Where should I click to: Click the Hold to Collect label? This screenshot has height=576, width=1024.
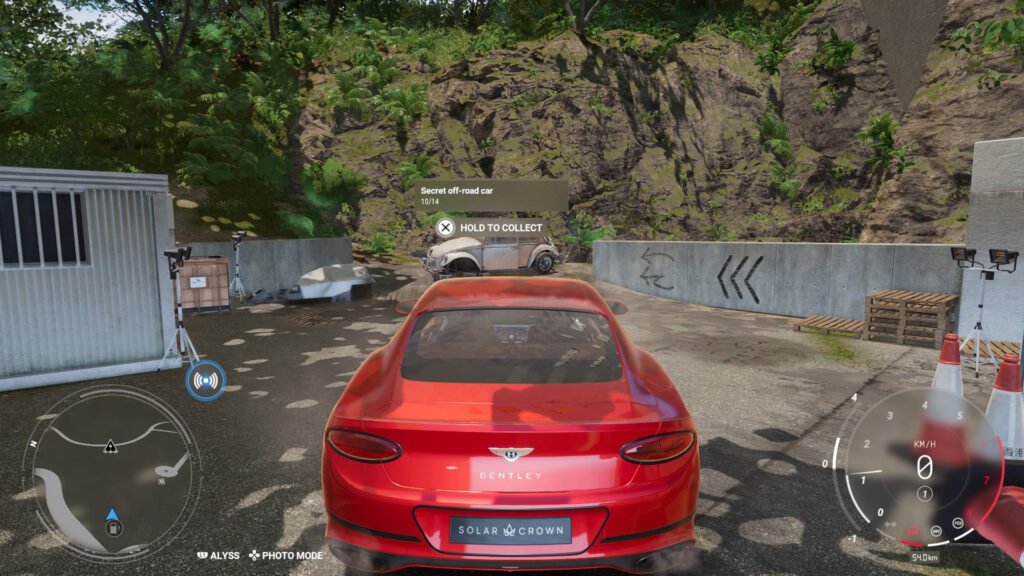click(501, 228)
